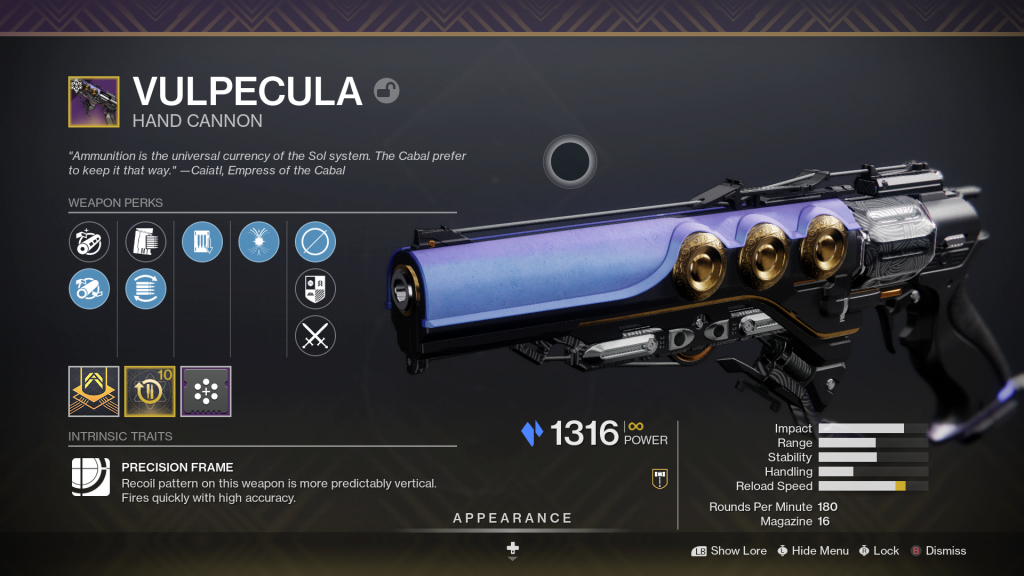
Task: Choose the shield-crest kill tracker icon
Action: coord(315,288)
